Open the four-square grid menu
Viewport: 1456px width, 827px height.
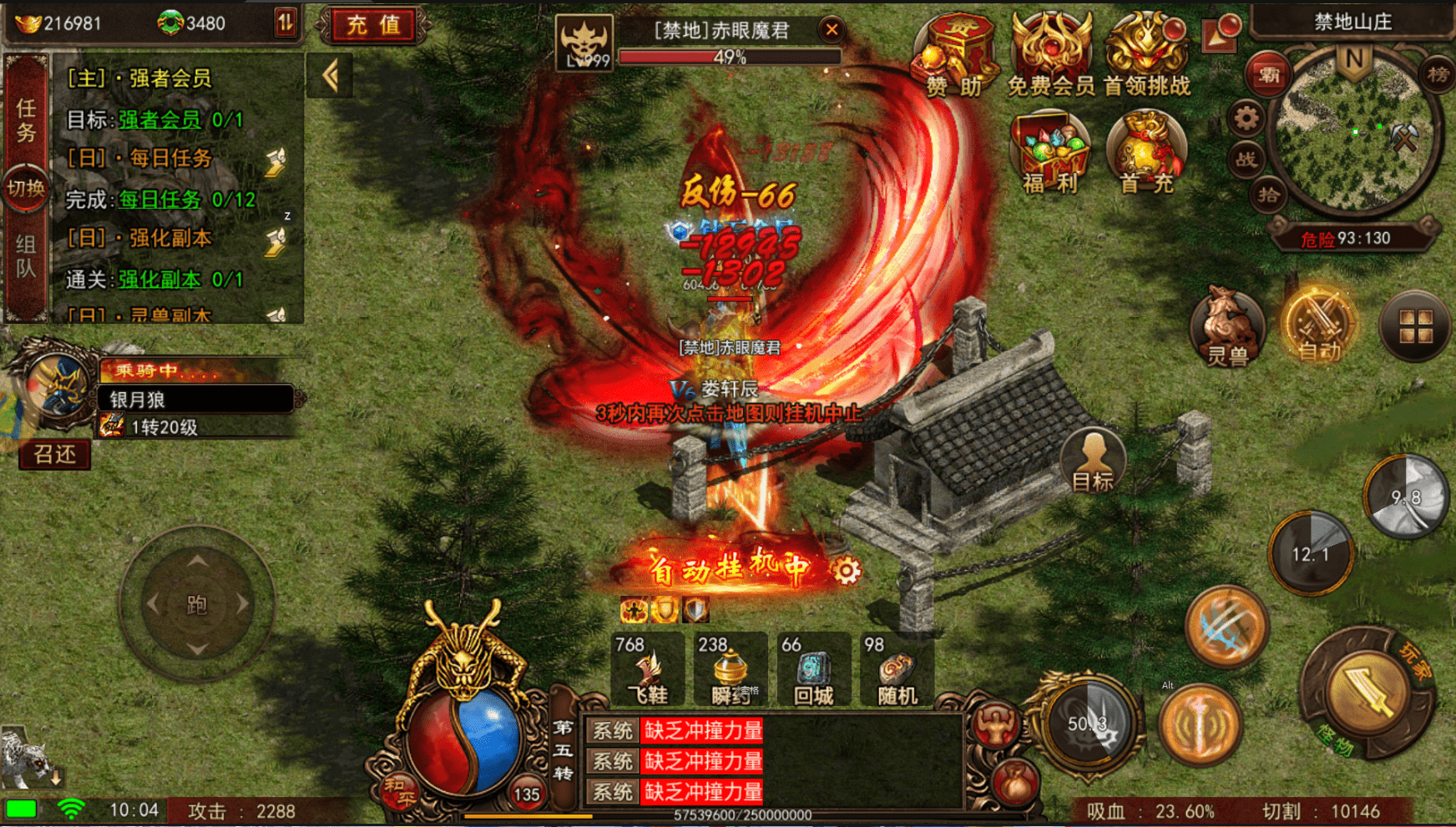[1416, 326]
